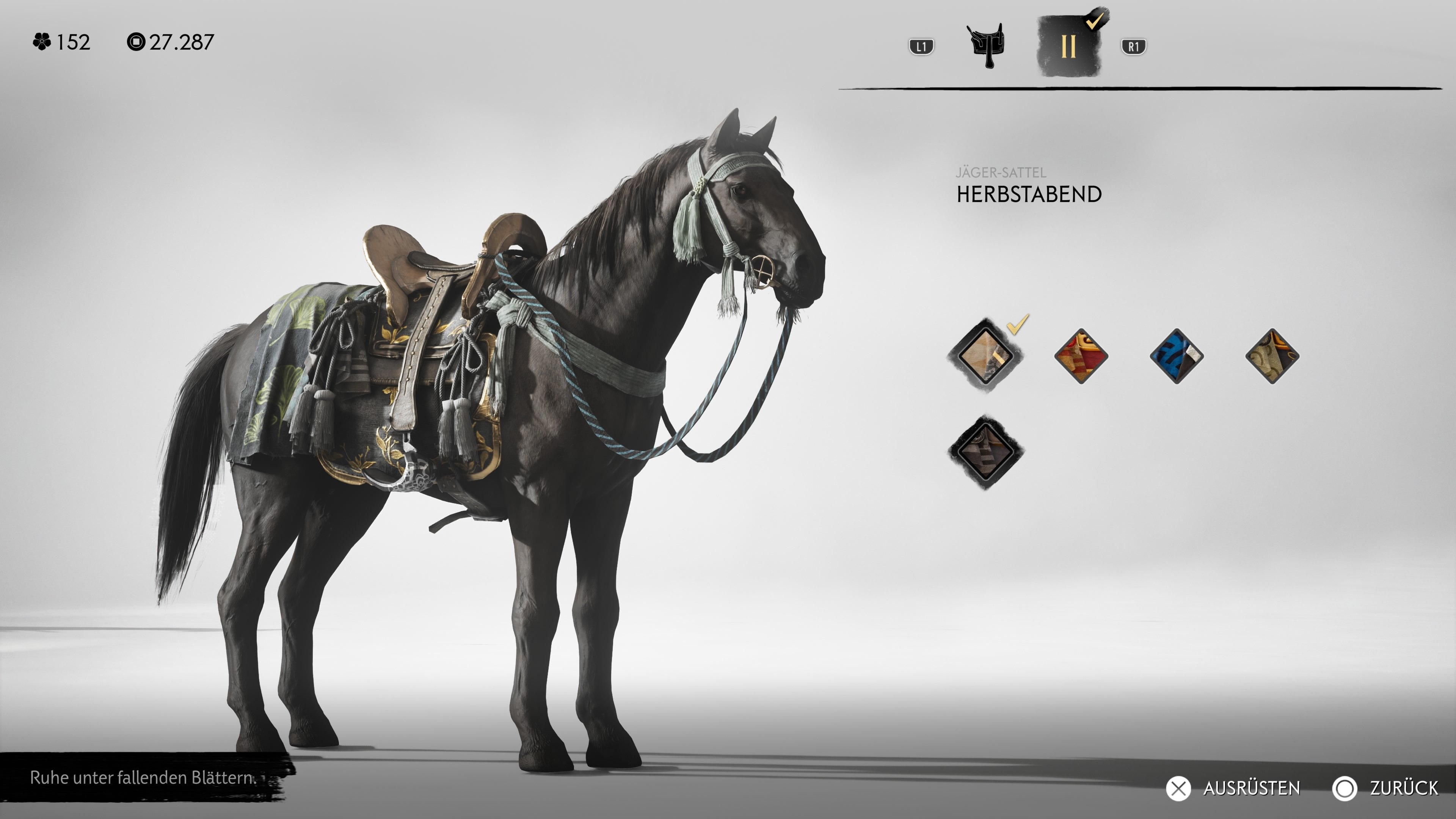Pick the blue saddle design
Screen dimensions: 1456x819
coord(1176,356)
